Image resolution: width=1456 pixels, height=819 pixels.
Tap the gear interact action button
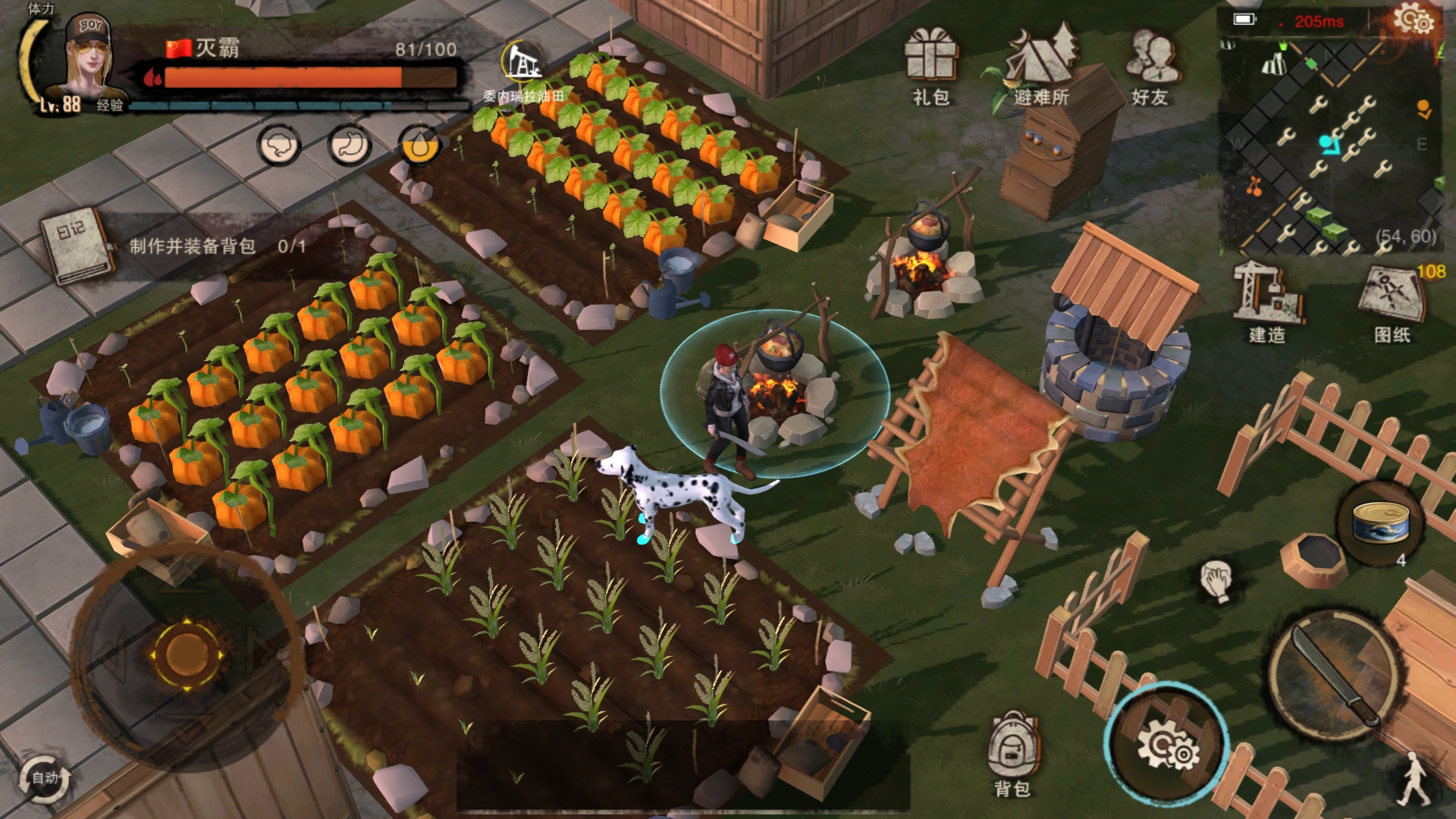pos(1166,745)
